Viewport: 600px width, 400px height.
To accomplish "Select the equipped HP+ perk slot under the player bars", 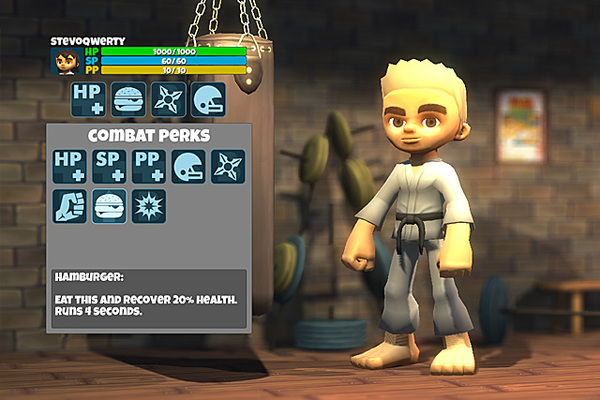I will (88, 99).
